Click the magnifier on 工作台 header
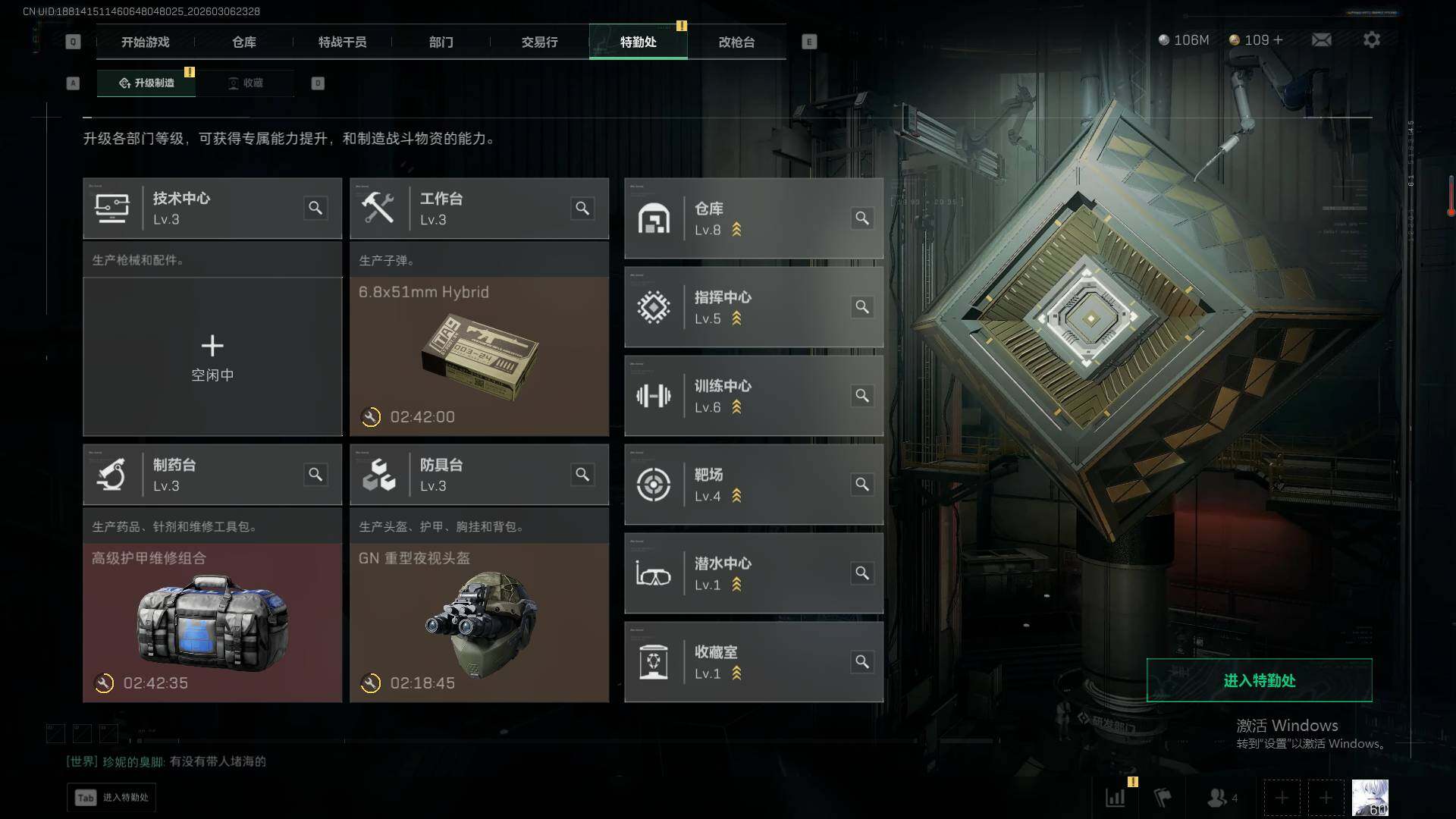 582,209
